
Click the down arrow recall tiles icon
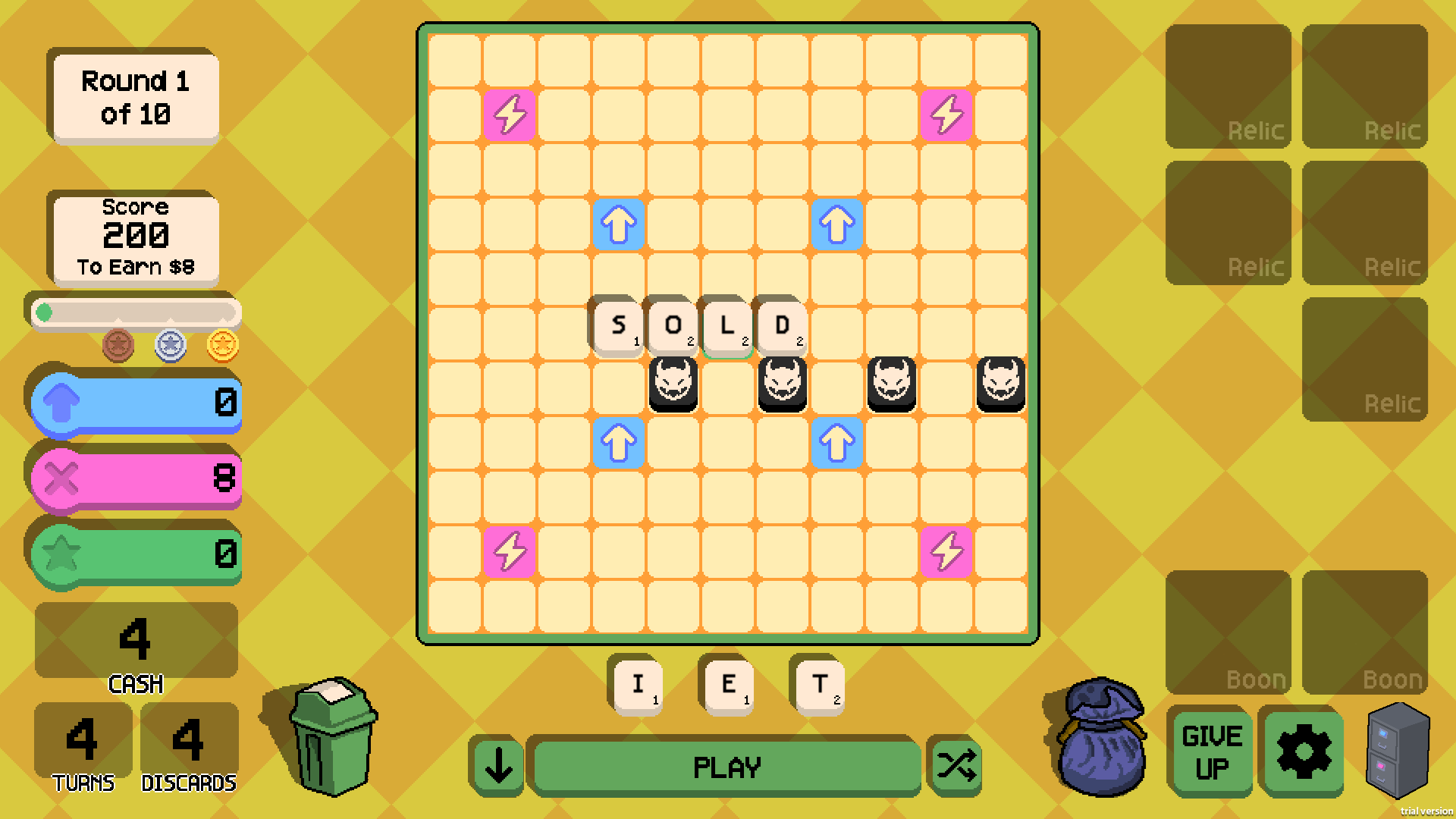point(497,766)
